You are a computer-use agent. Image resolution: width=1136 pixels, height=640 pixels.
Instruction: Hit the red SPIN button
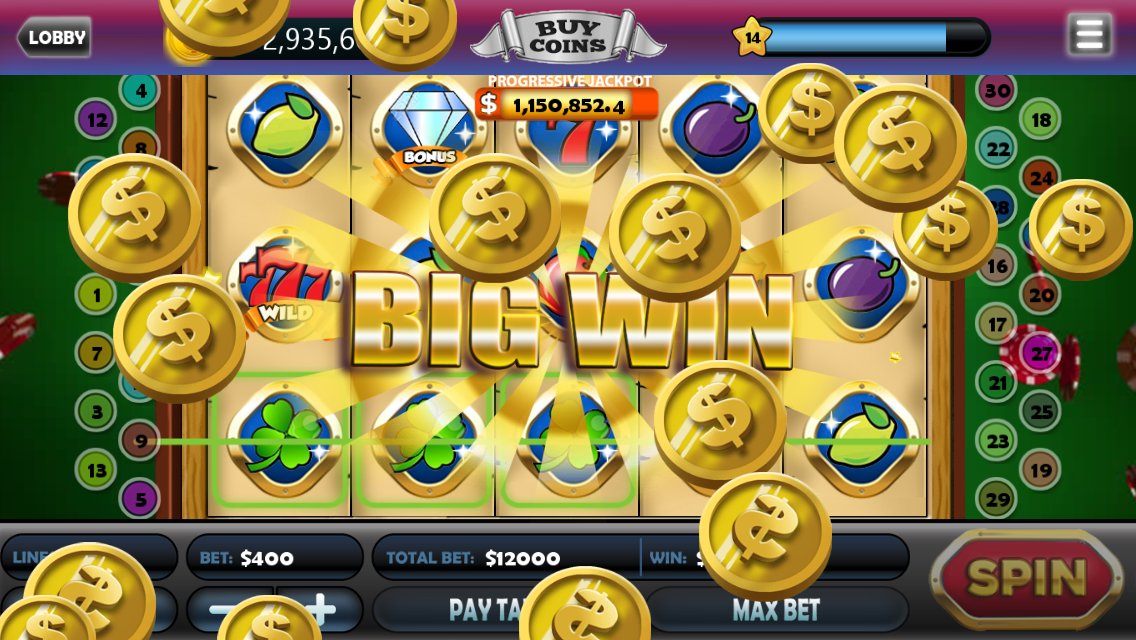[1027, 577]
